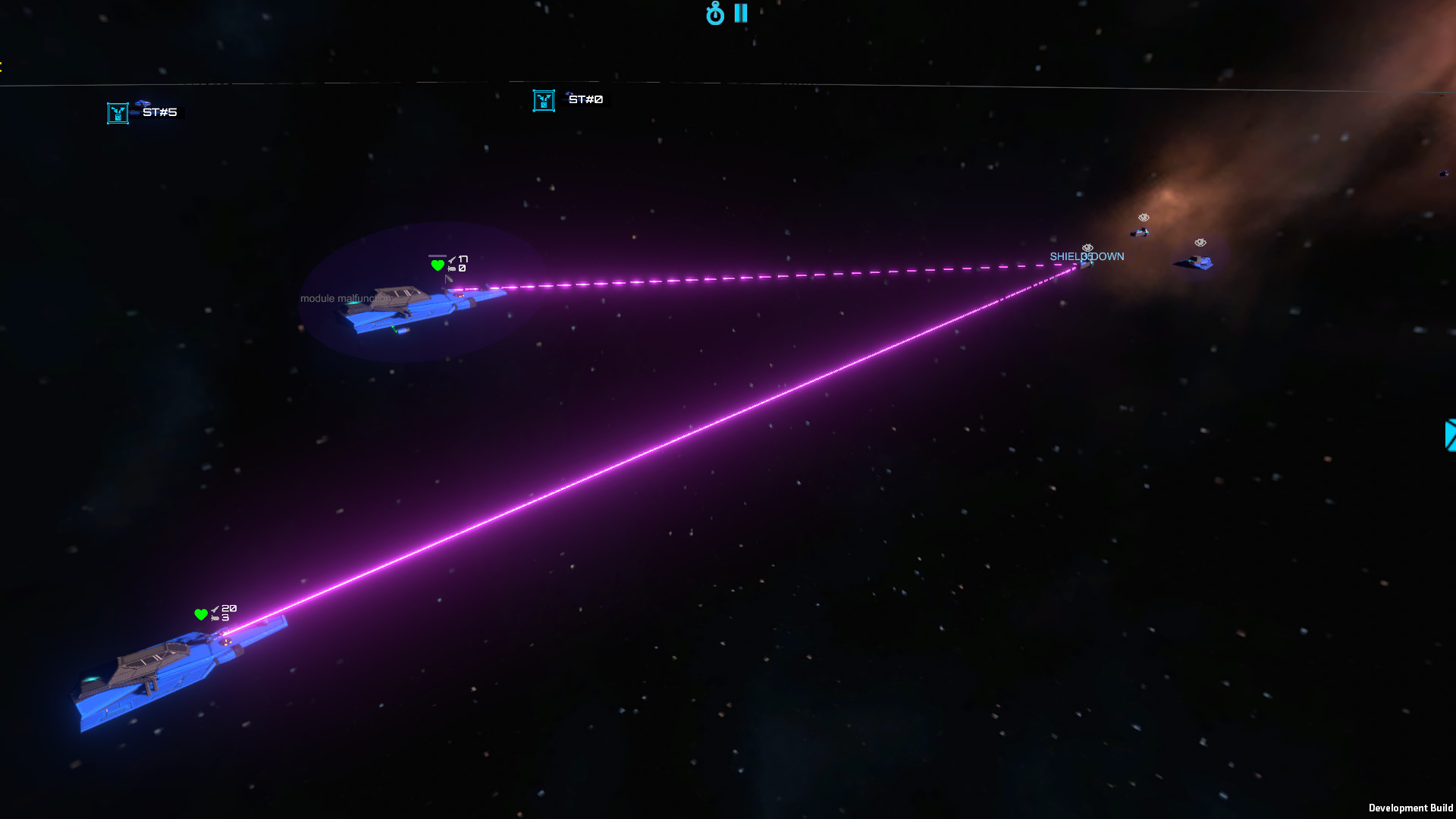The image size is (1456, 819).
Task: Toggle the eye icon above the rightmost enemy ship
Action: coord(1200,242)
